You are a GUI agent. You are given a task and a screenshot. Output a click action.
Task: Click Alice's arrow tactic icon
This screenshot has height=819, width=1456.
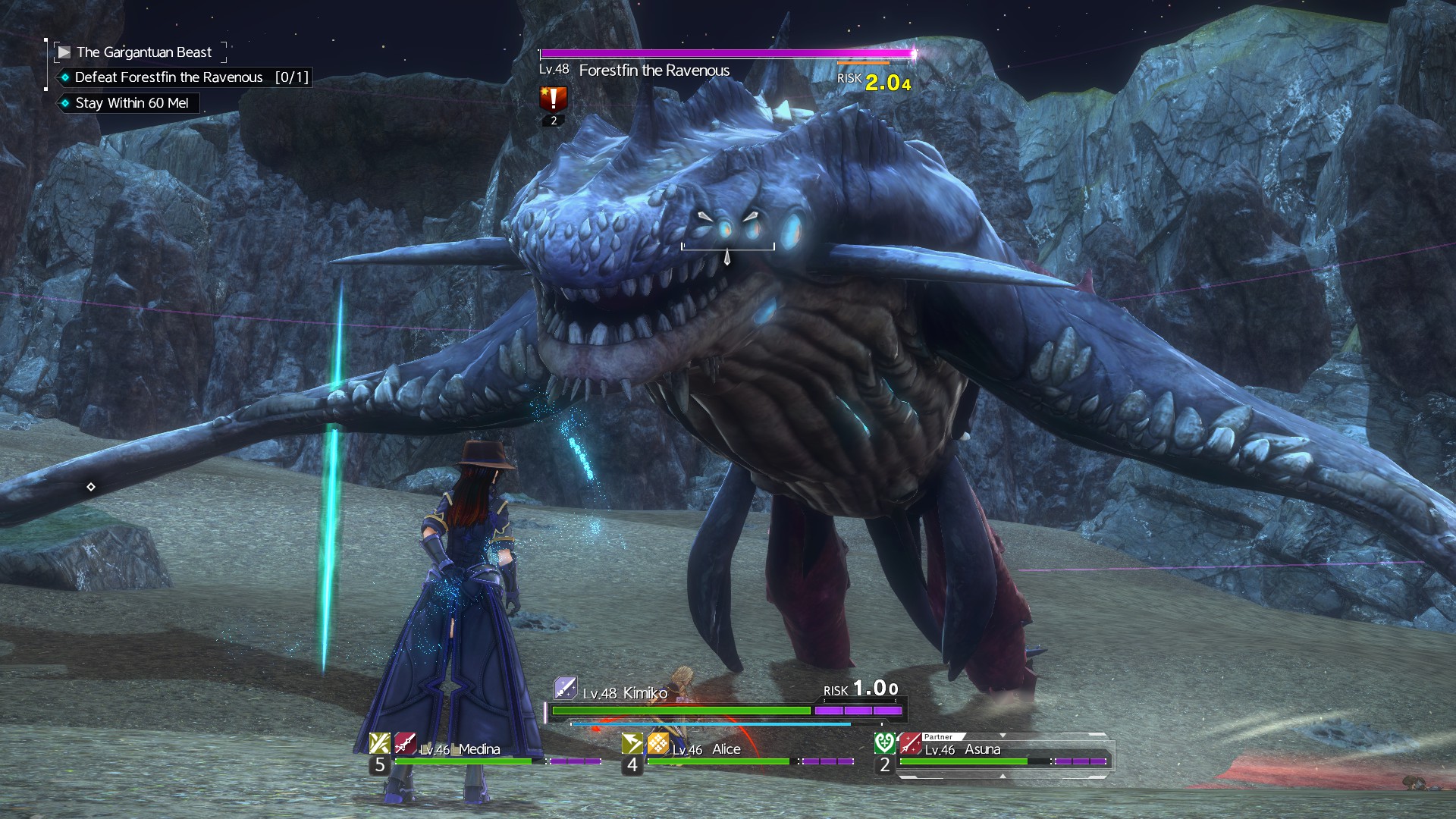pos(632,743)
